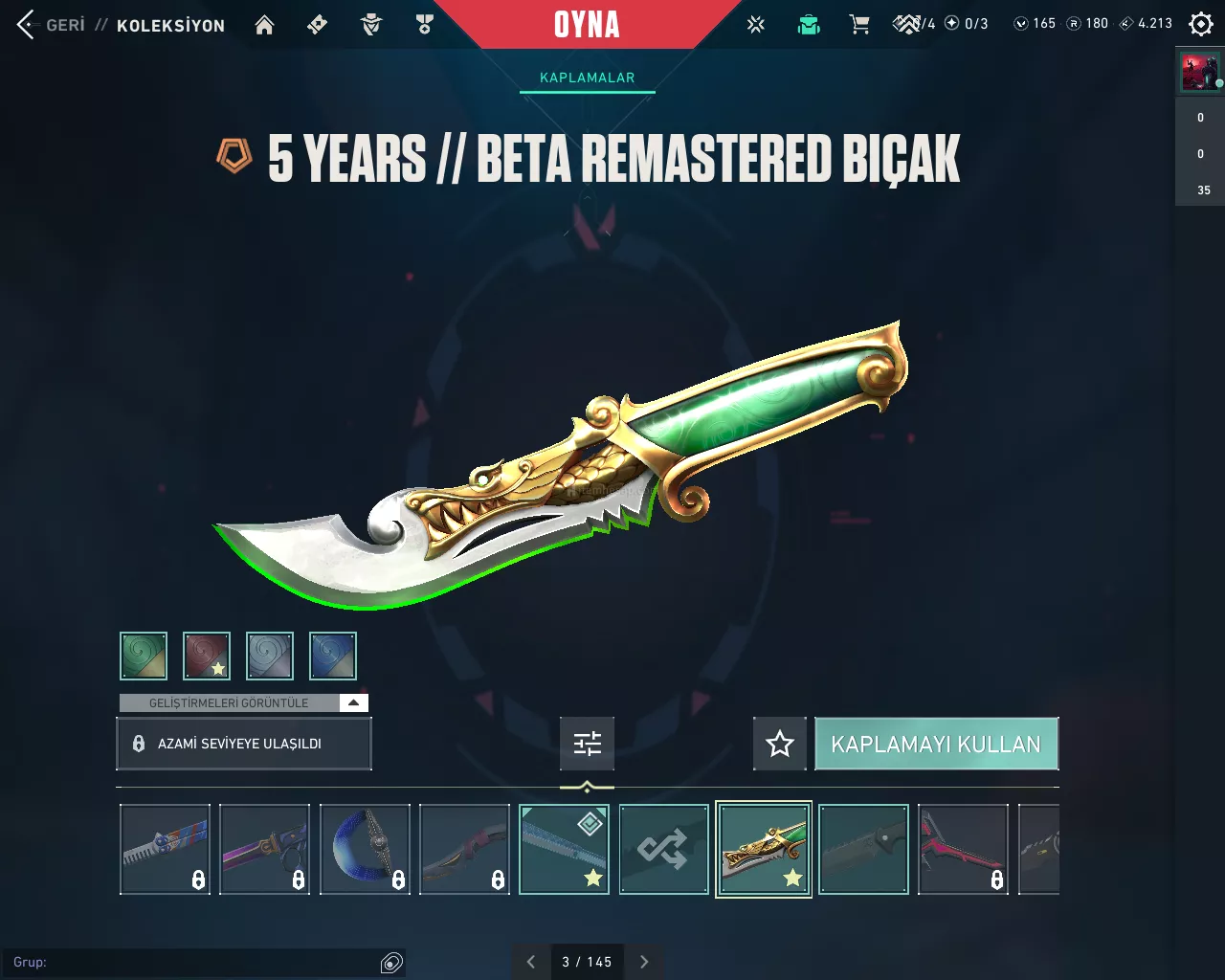This screenshot has width=1225, height=980.
Task: Select the red color variant
Action: coord(207,656)
